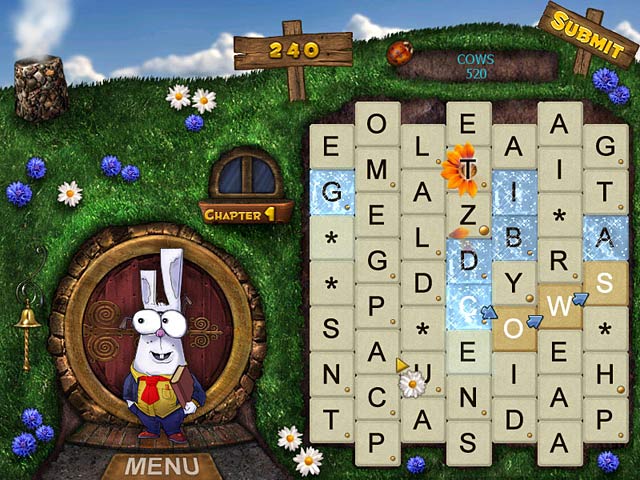
Task: Choose the Y letter tile
Action: (514, 283)
